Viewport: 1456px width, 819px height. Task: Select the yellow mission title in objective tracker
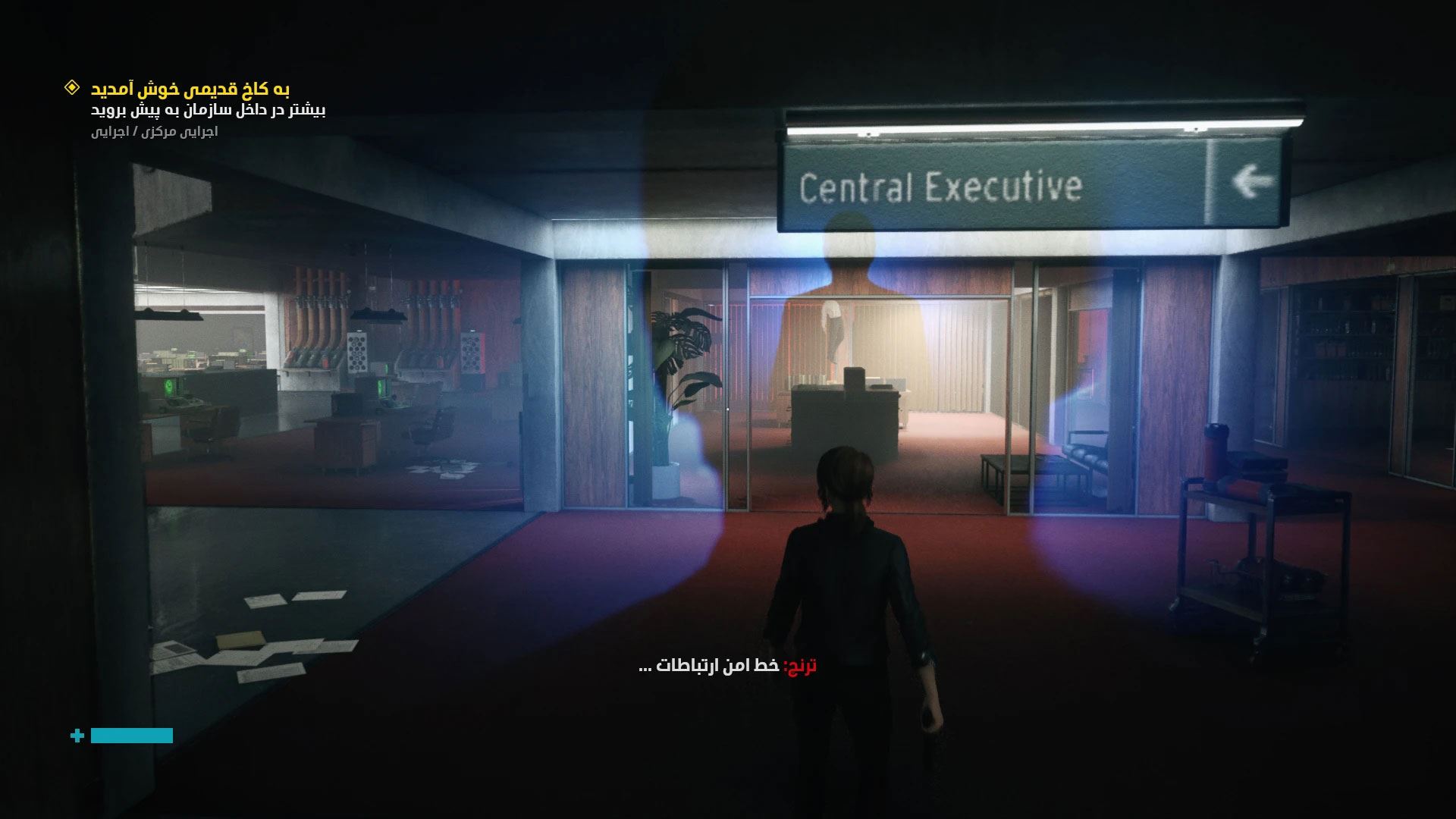pyautogui.click(x=190, y=89)
